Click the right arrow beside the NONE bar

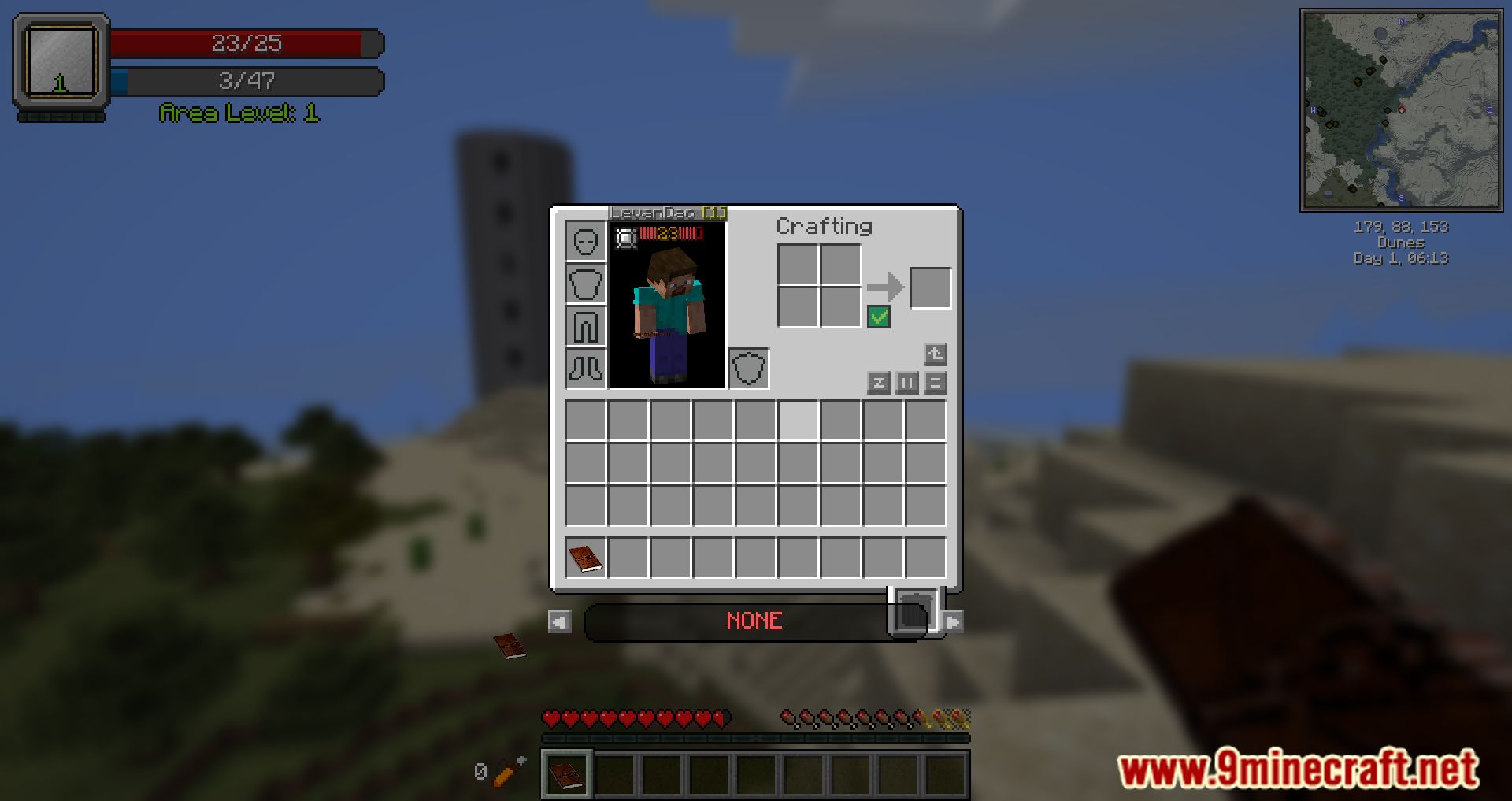[x=953, y=621]
